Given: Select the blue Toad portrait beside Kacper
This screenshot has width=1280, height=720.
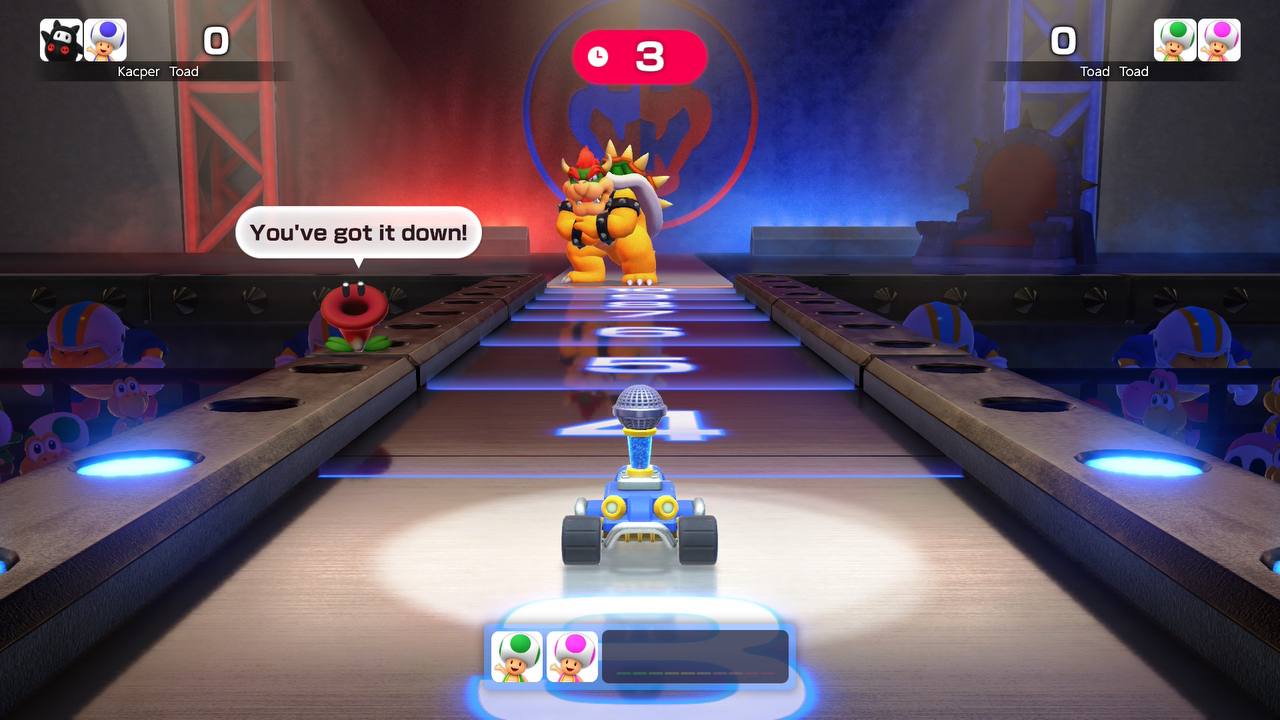Looking at the screenshot, I should click(105, 41).
